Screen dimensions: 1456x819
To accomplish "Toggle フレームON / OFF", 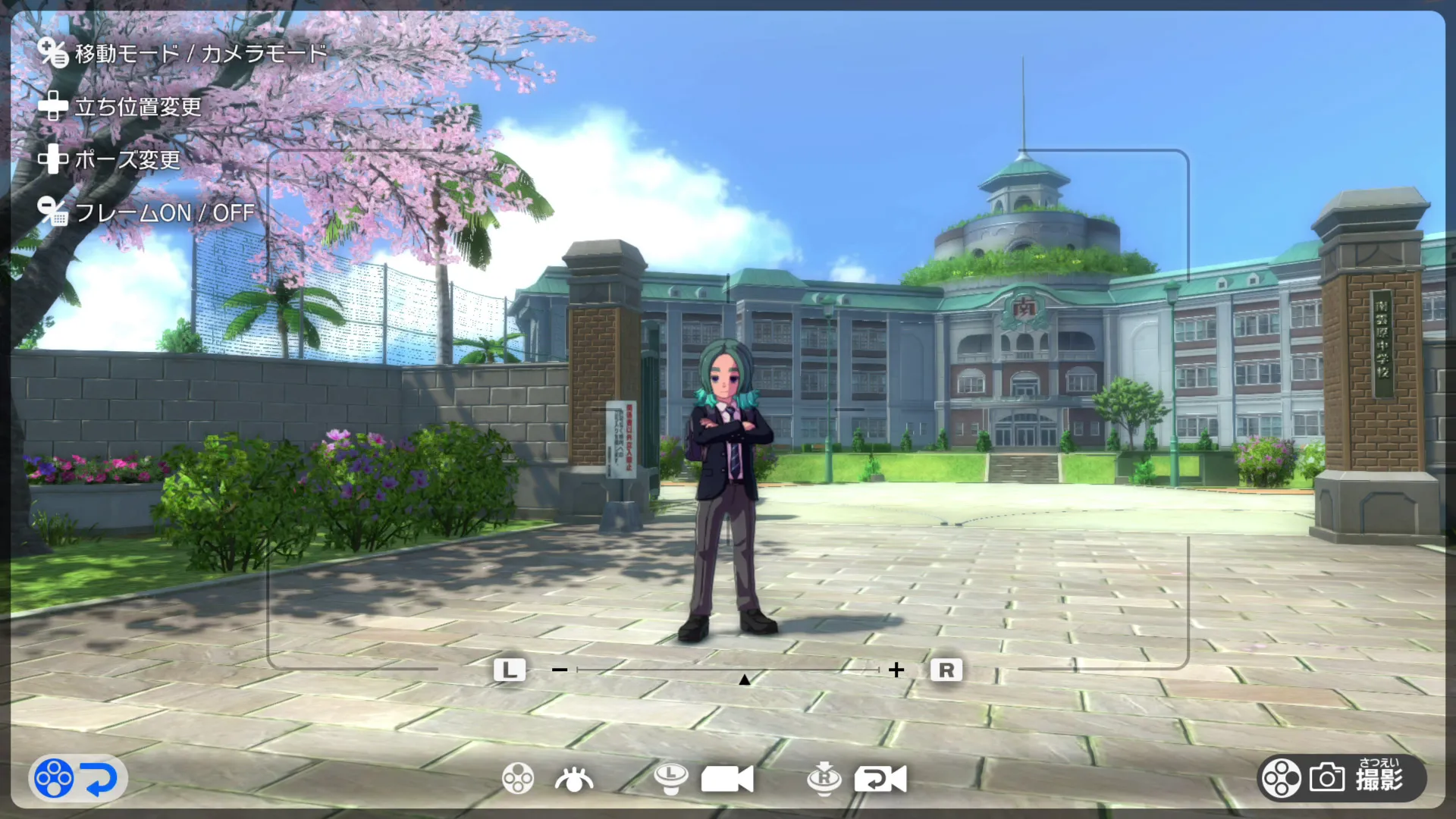I will pos(164,213).
